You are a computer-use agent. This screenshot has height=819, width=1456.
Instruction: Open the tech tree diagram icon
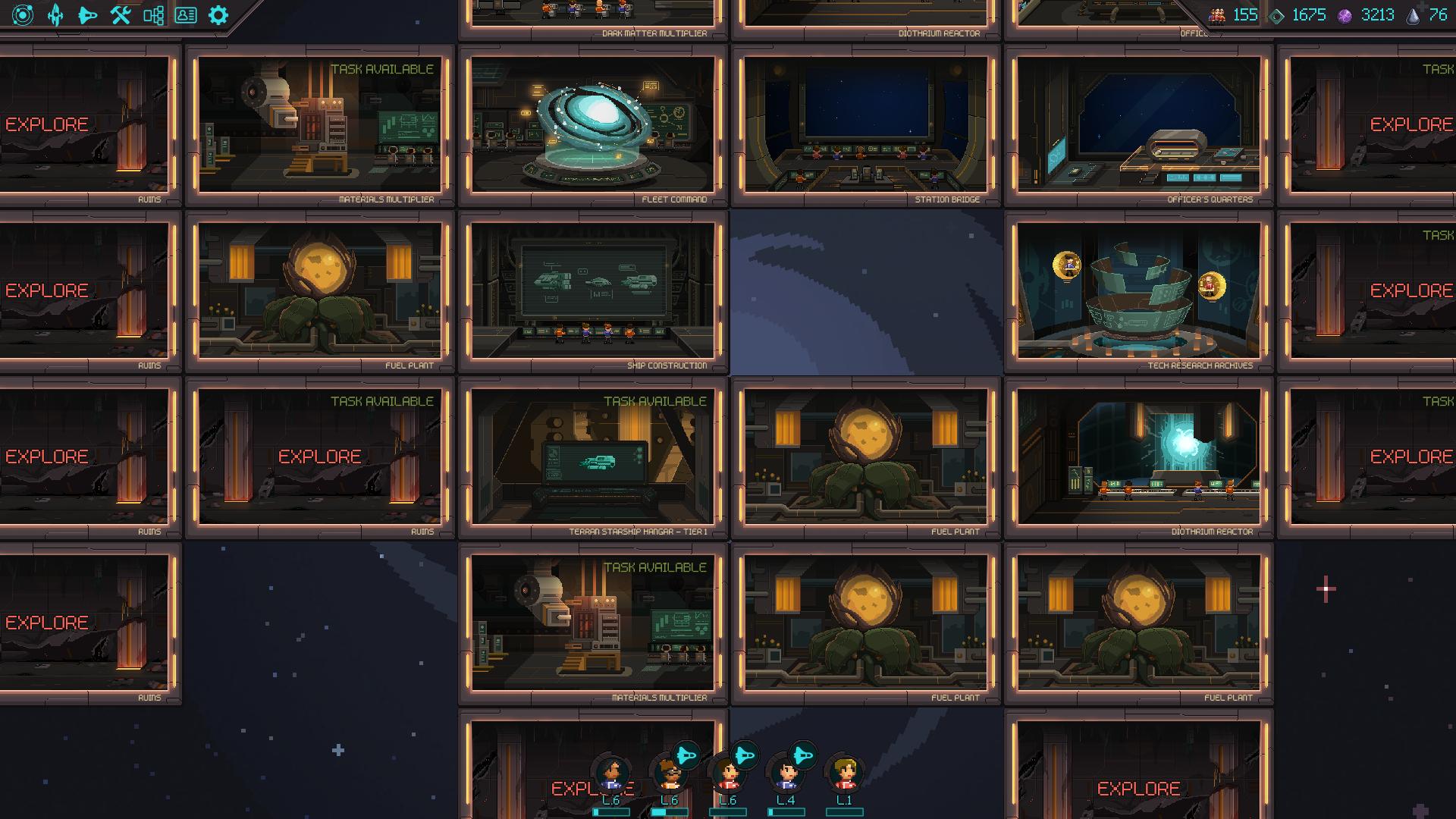[153, 15]
